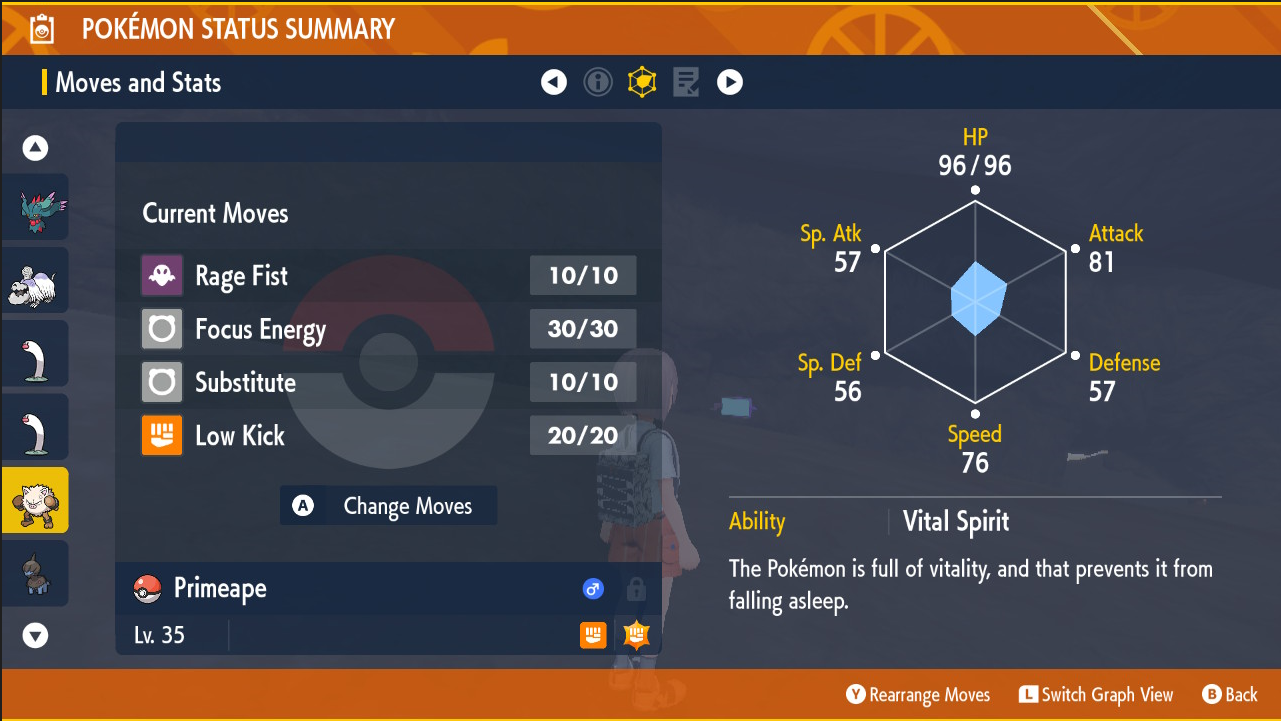Image resolution: width=1281 pixels, height=721 pixels.
Task: Open the Change Moves option
Action: 389,506
